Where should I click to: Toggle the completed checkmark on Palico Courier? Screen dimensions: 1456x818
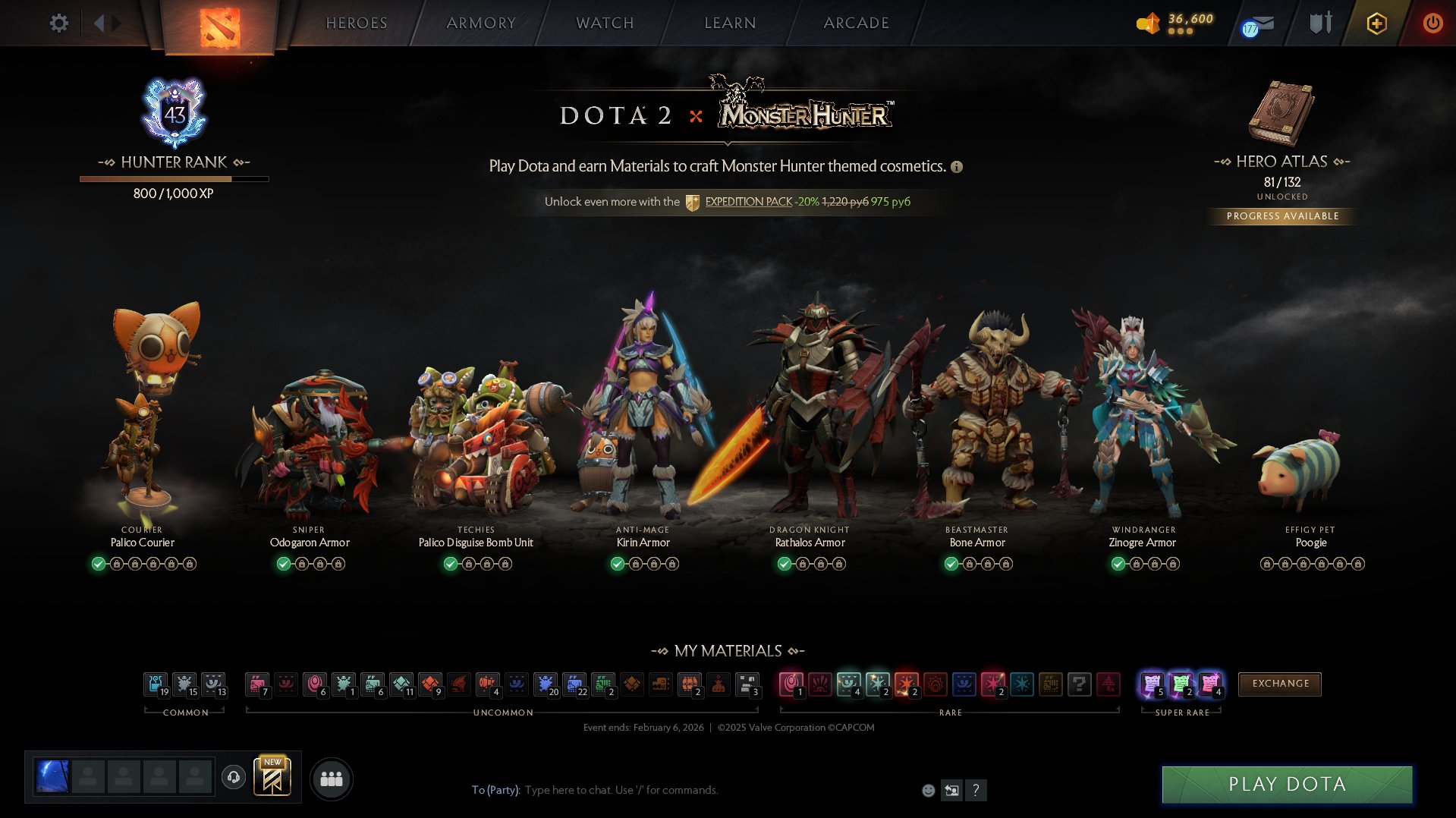click(x=99, y=564)
